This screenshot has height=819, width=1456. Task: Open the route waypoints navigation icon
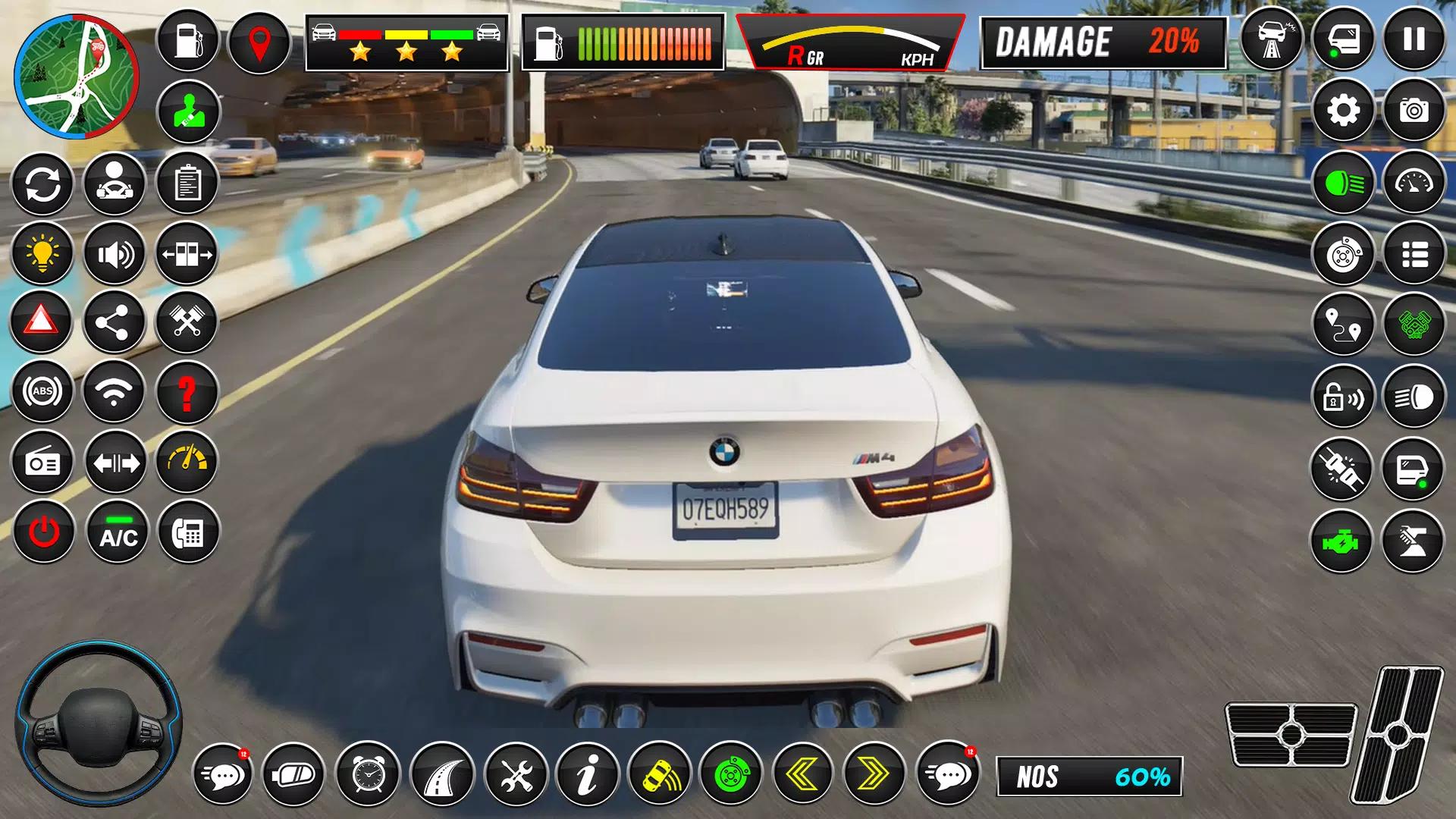(1343, 323)
